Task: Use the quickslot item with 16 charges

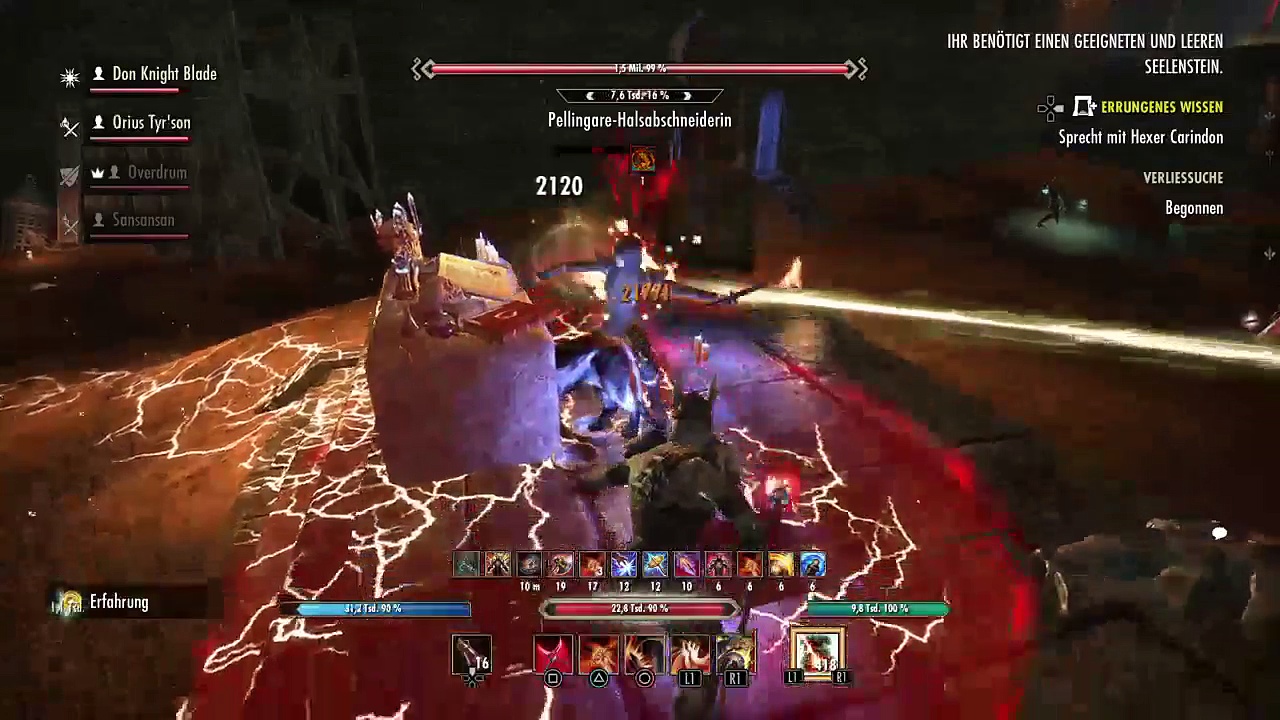Action: point(471,654)
